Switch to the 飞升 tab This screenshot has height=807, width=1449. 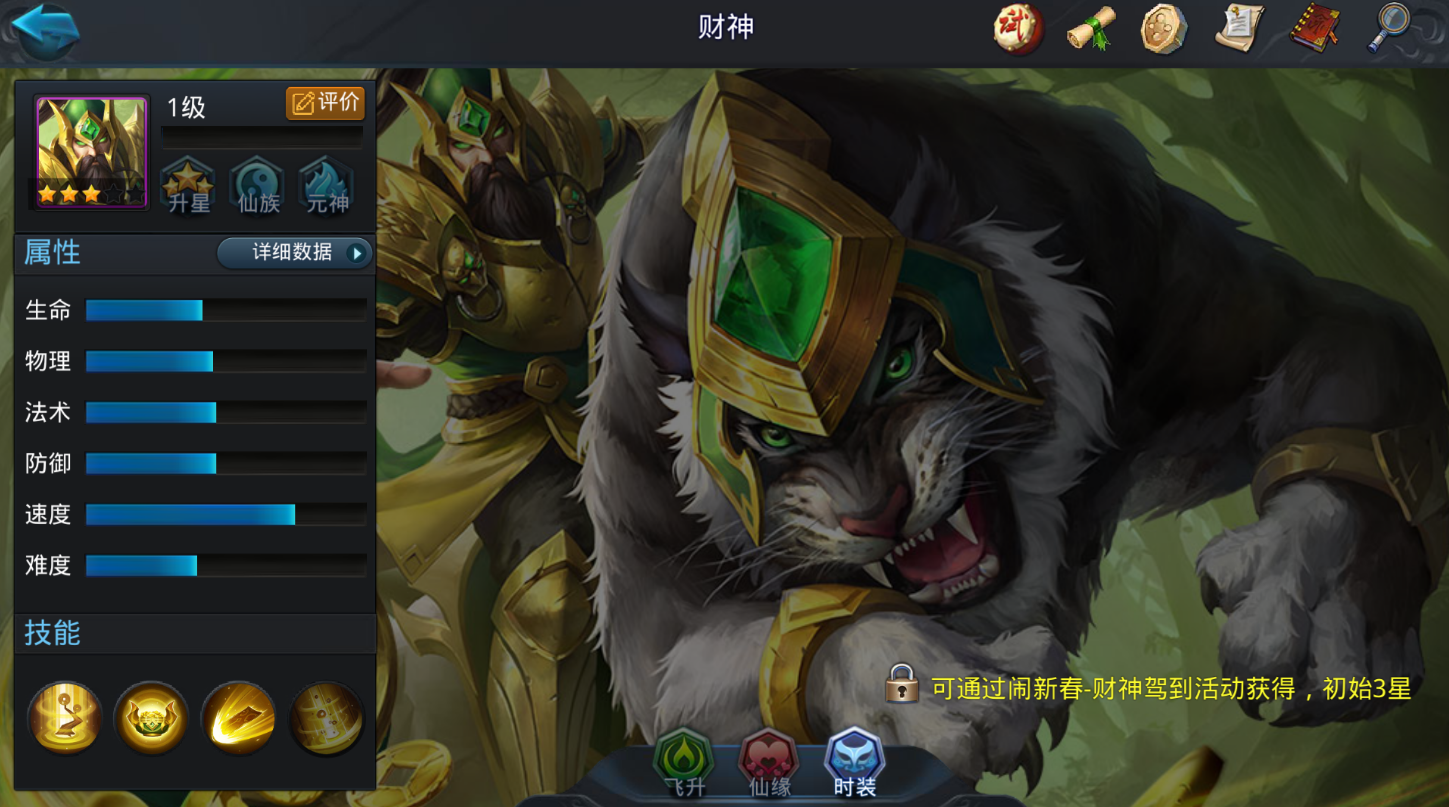pos(684,765)
